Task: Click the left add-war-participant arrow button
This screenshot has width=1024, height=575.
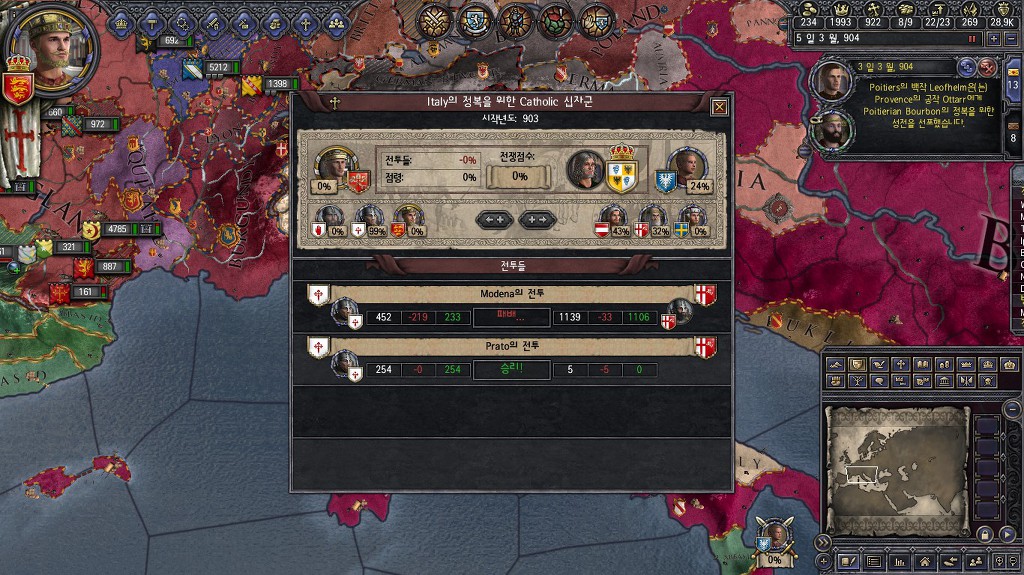Action: (x=494, y=220)
